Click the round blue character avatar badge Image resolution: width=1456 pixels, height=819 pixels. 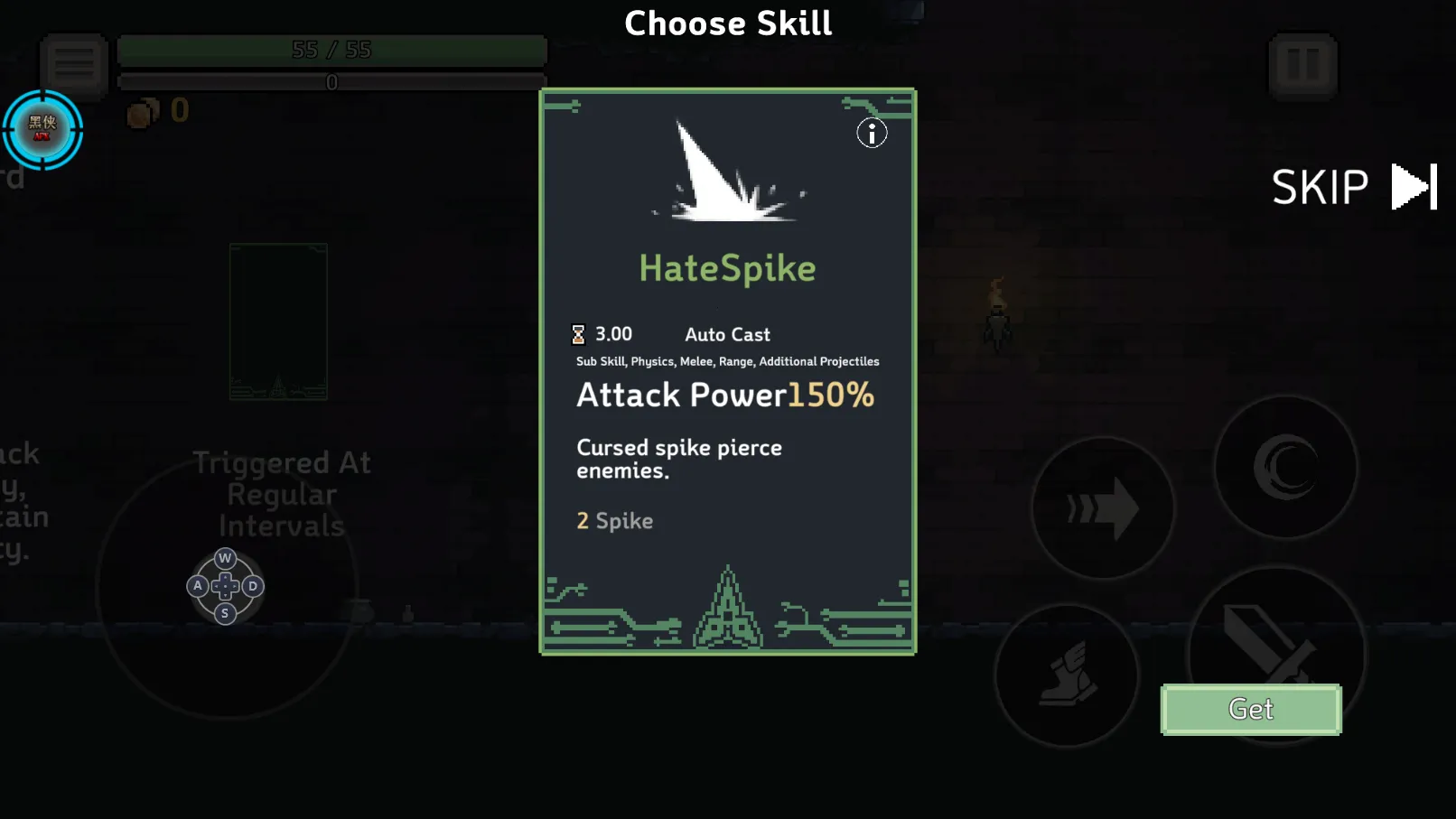point(42,129)
